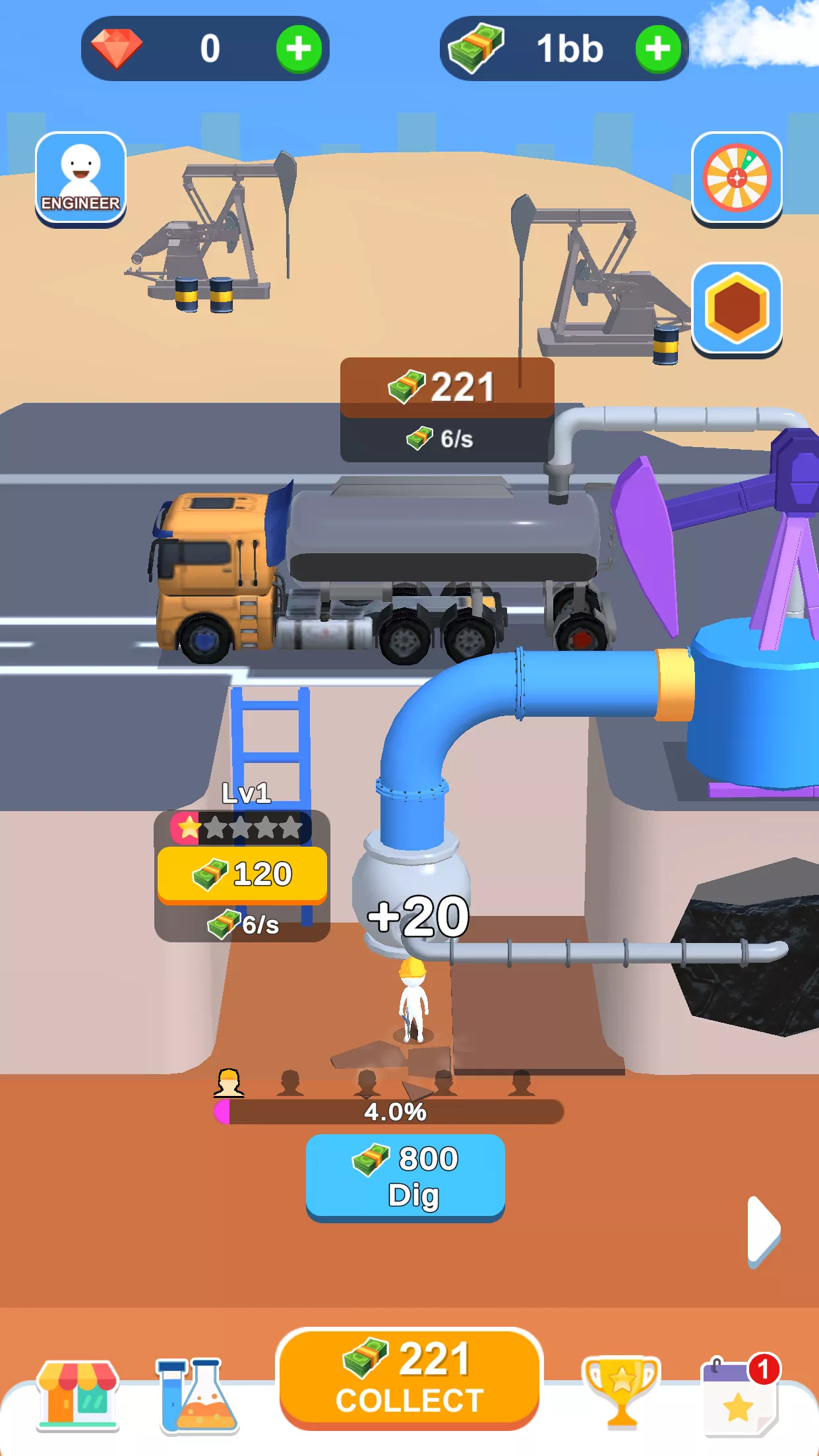Tap the orange hexagon icon
819x1456 pixels.
coord(737,309)
